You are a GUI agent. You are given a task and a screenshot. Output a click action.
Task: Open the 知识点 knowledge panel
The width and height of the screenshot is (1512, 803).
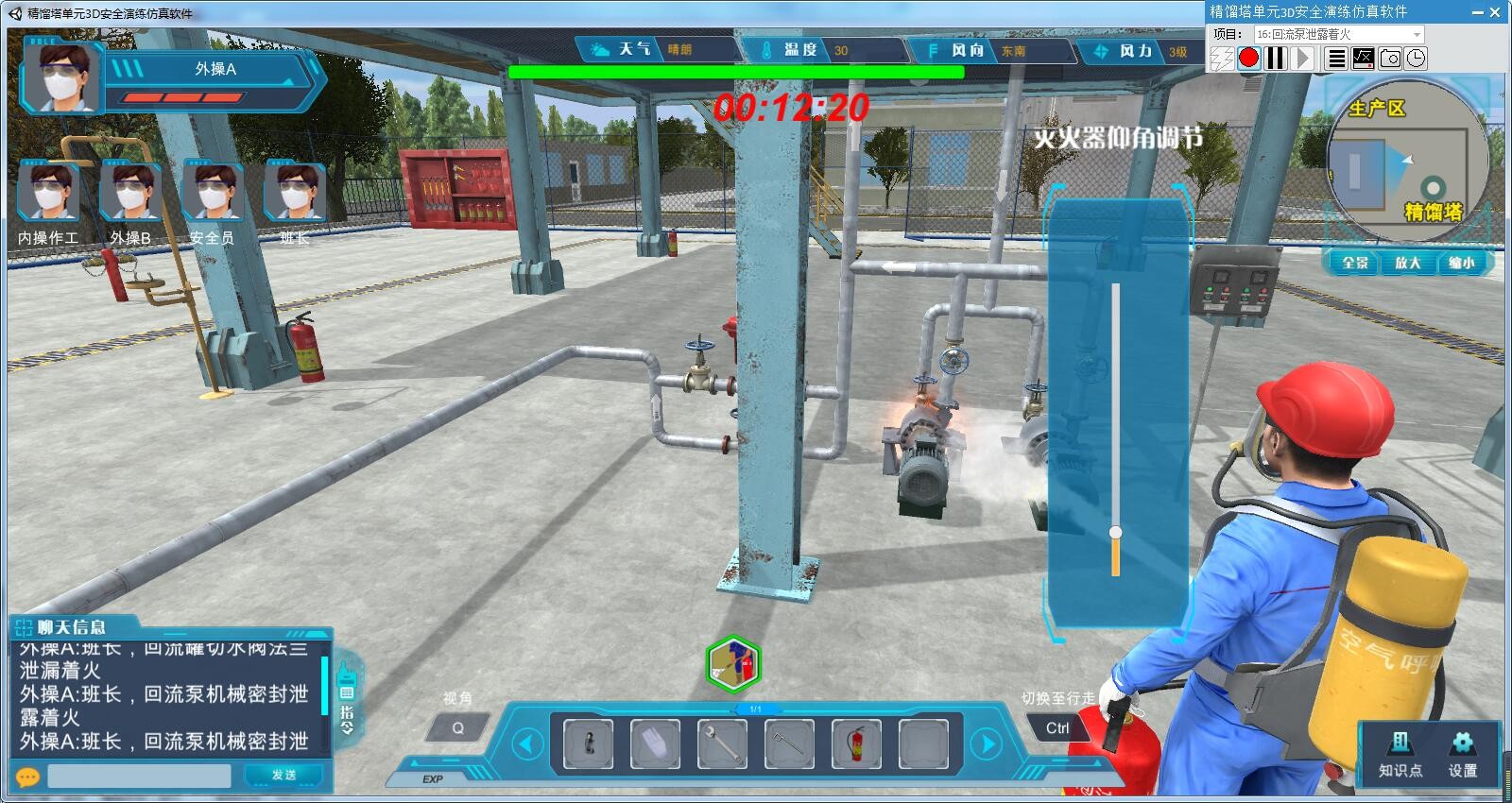click(x=1400, y=754)
